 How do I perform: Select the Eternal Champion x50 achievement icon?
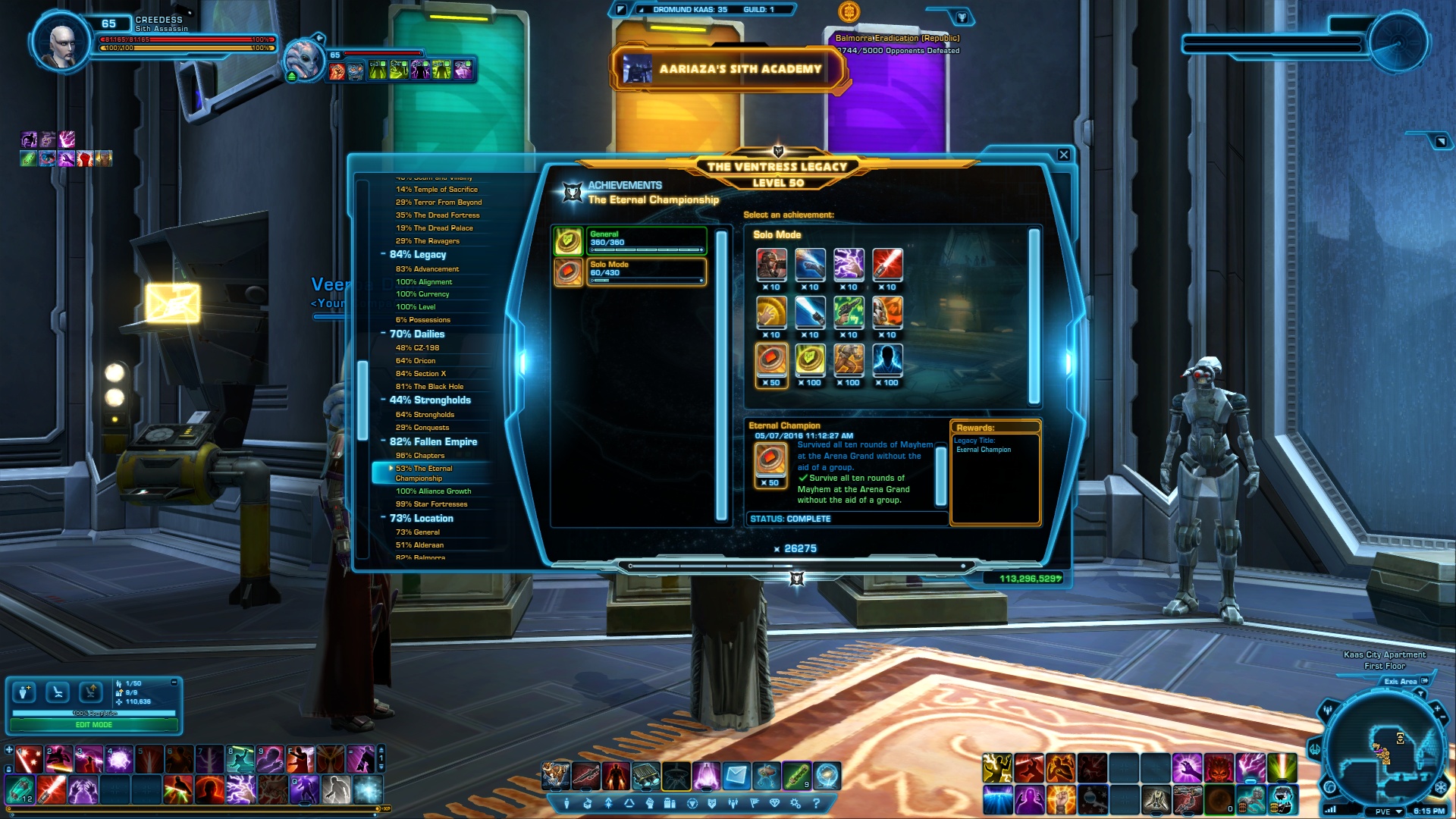(x=770, y=361)
